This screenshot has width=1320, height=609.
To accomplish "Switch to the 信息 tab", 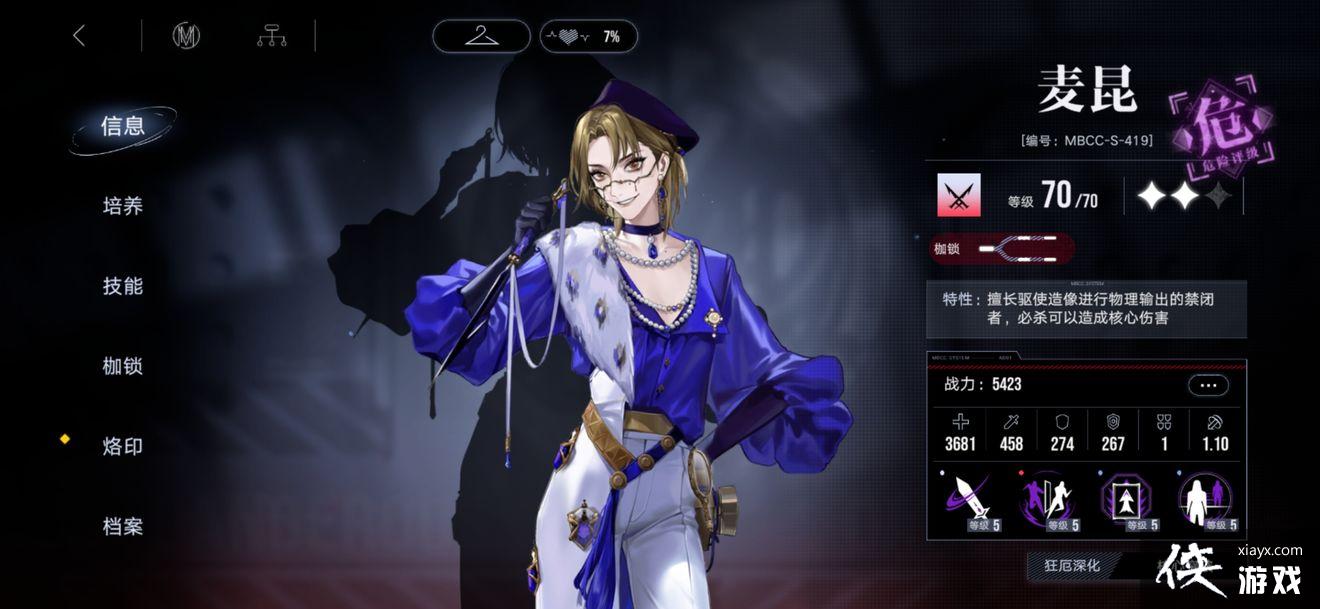I will (x=123, y=127).
